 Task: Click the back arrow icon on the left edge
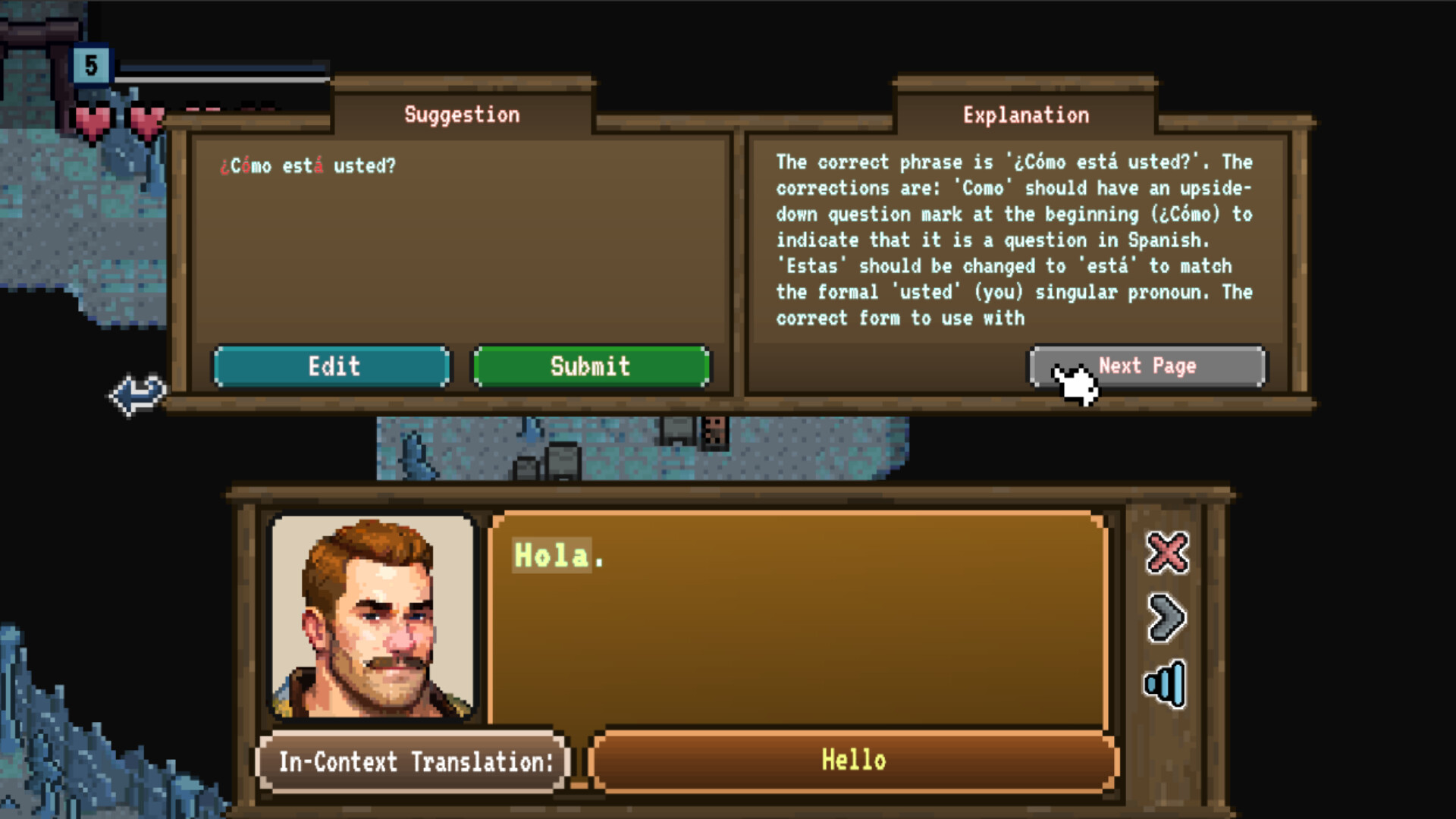point(138,394)
